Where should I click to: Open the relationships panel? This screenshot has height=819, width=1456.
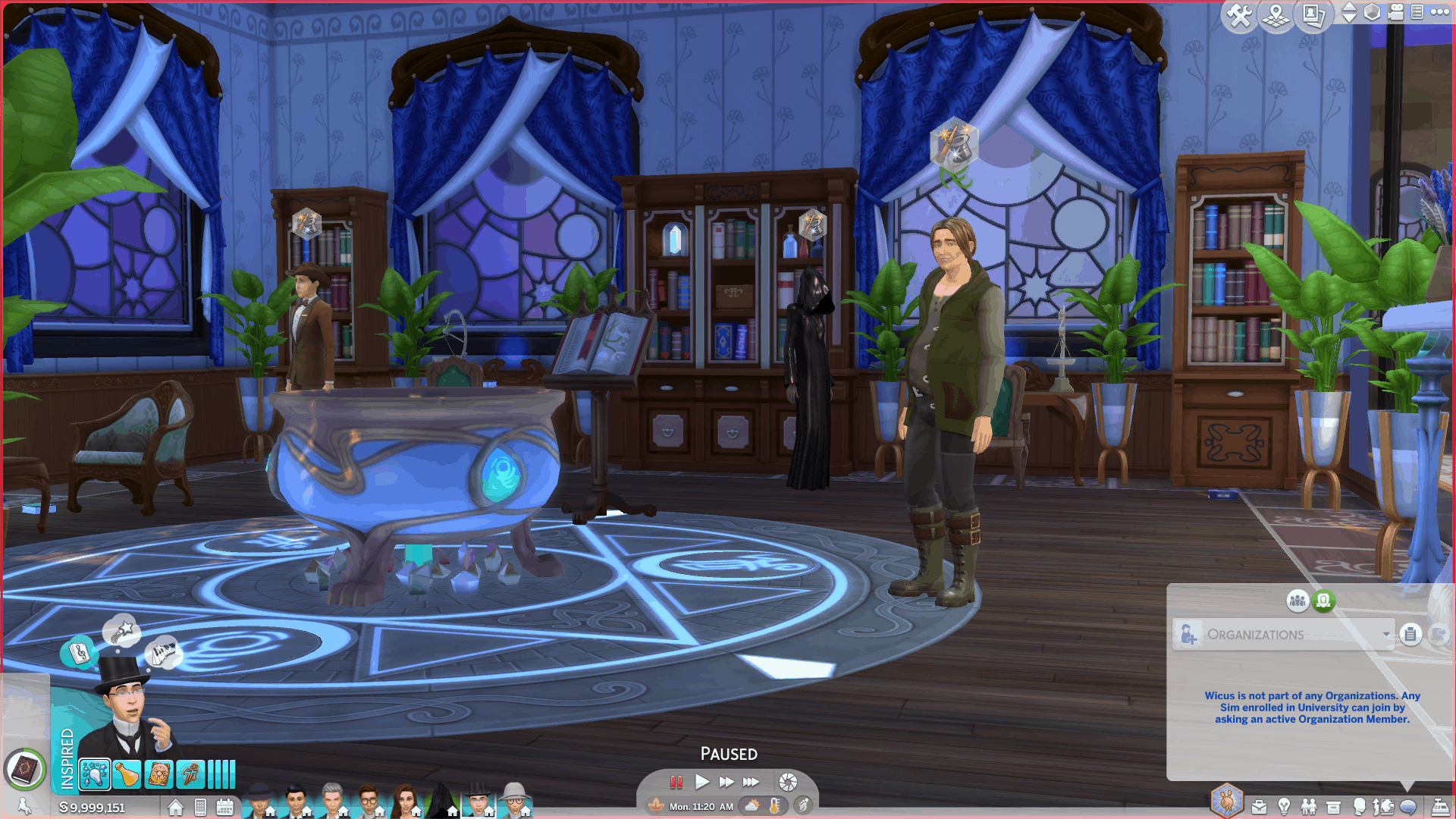point(1309,807)
